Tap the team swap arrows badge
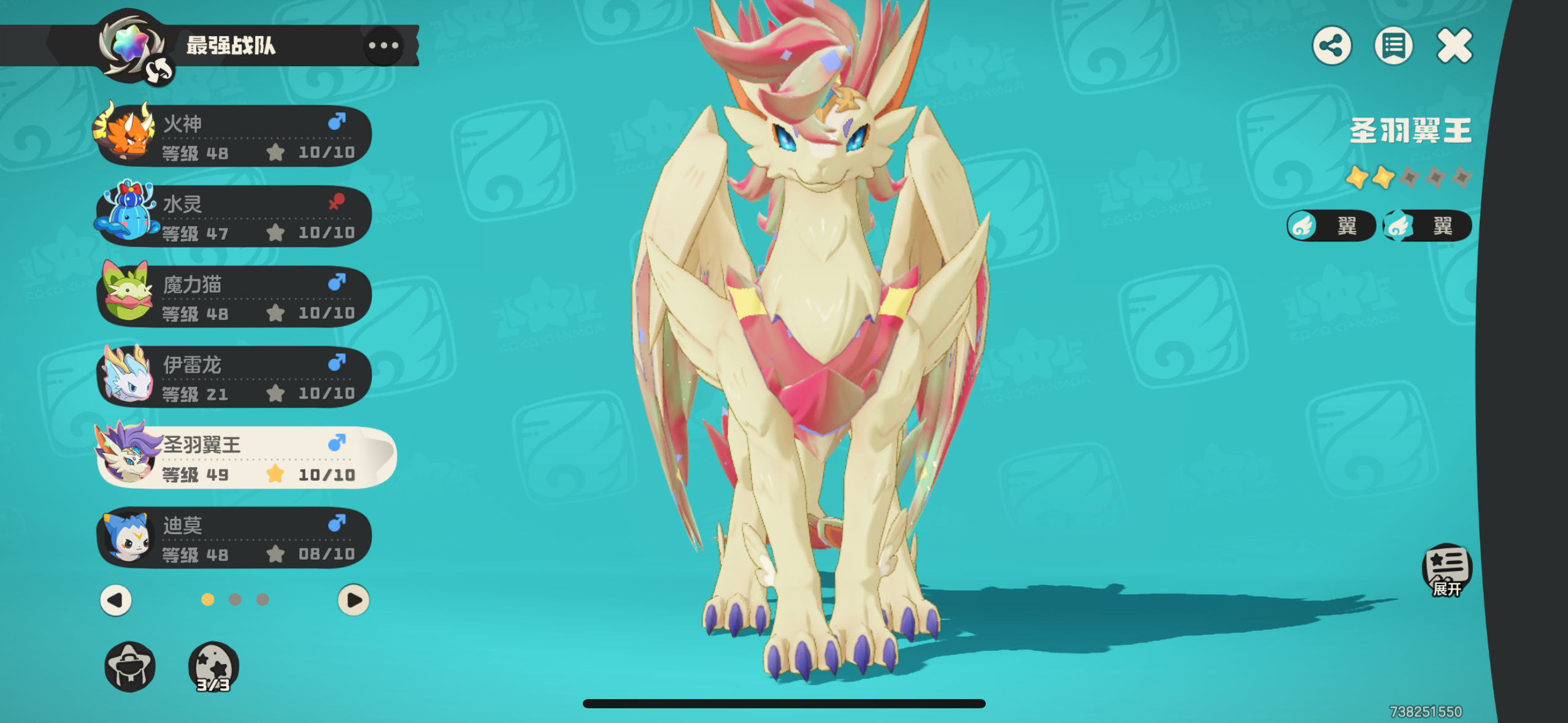The image size is (1568, 723). 159,72
